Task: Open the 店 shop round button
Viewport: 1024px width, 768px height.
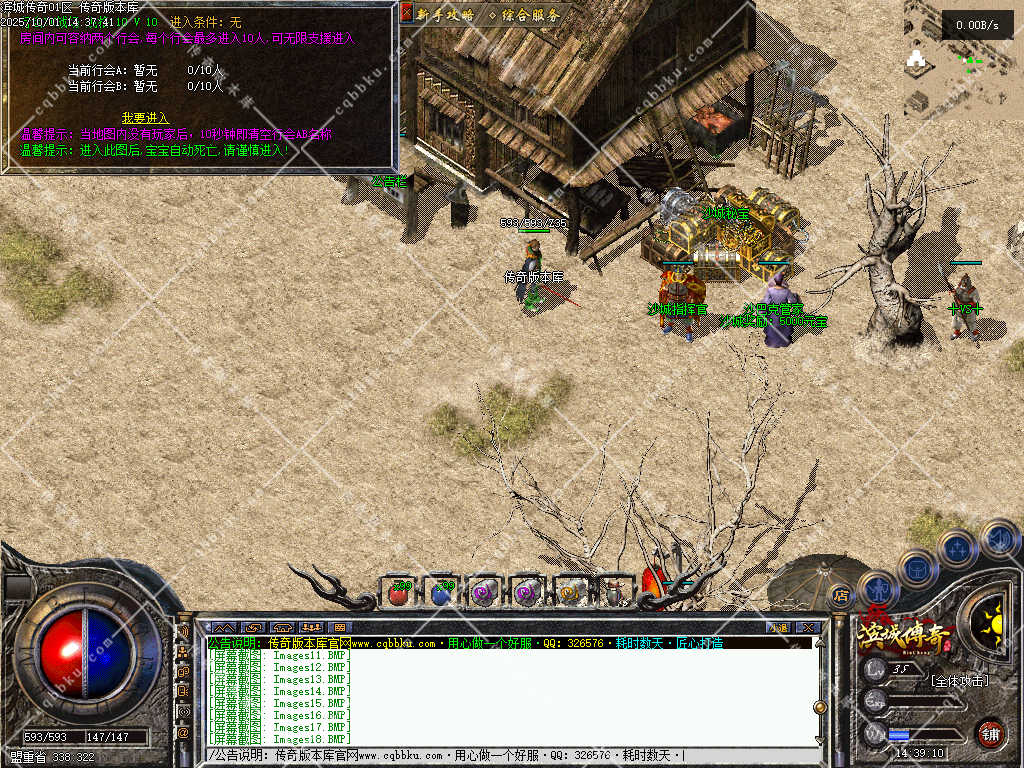Action: (840, 595)
